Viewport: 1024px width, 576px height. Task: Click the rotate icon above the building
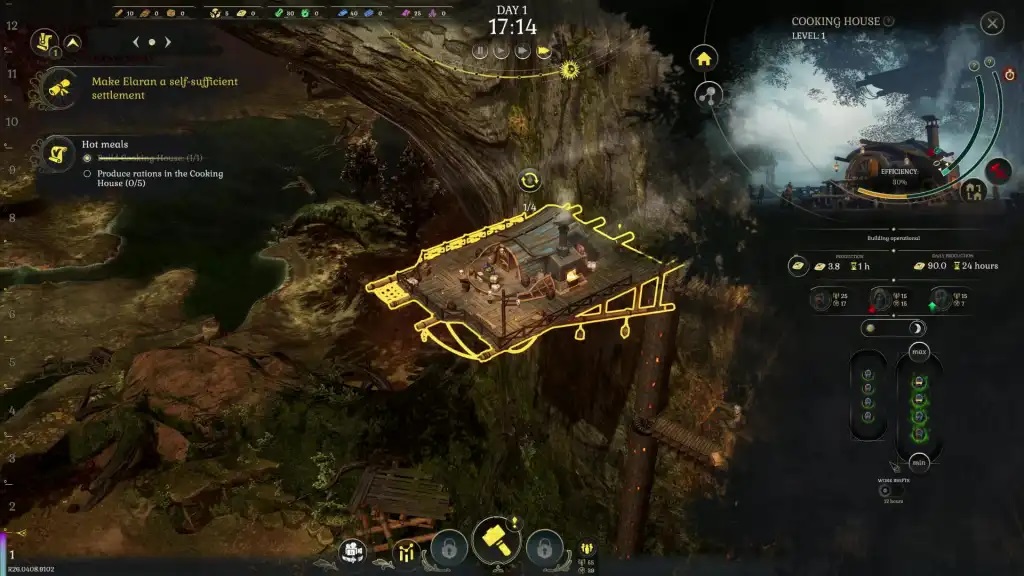point(530,181)
